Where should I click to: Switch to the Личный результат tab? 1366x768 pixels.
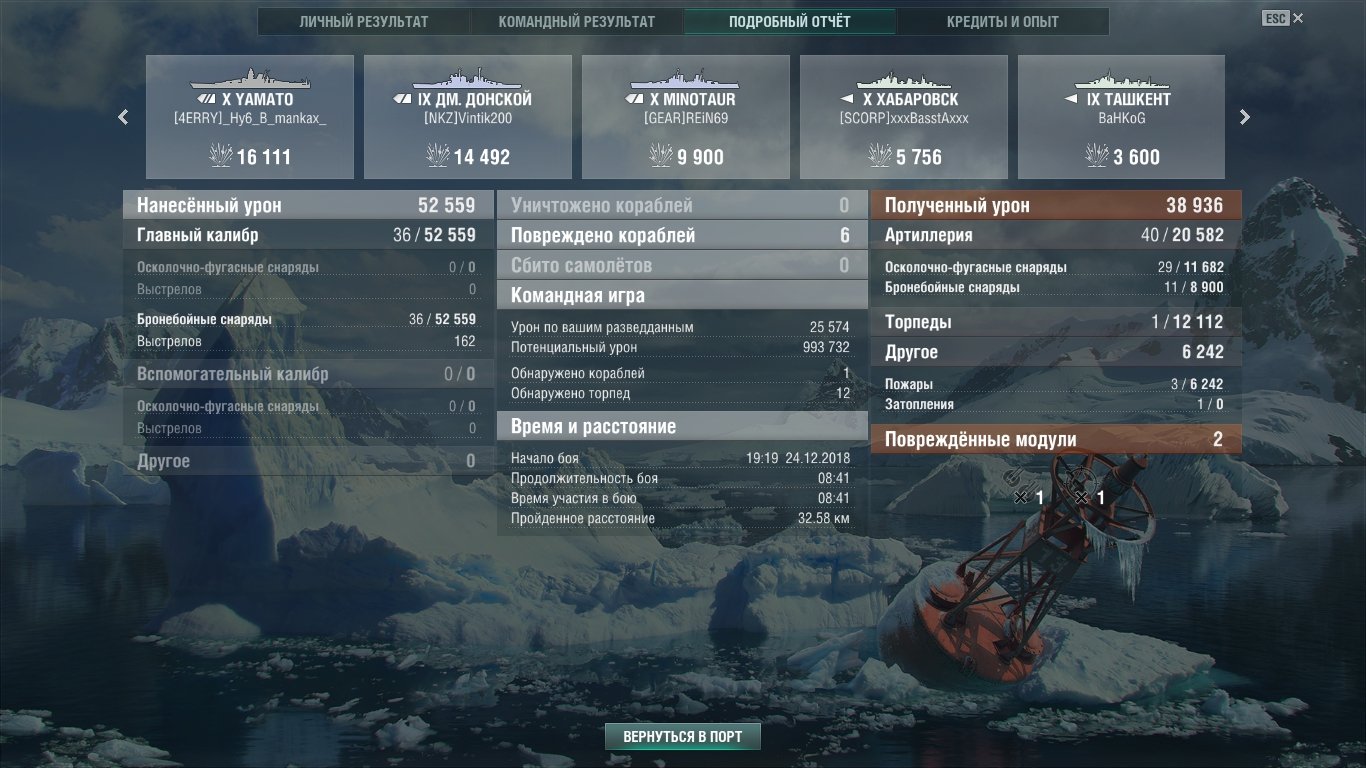point(363,22)
